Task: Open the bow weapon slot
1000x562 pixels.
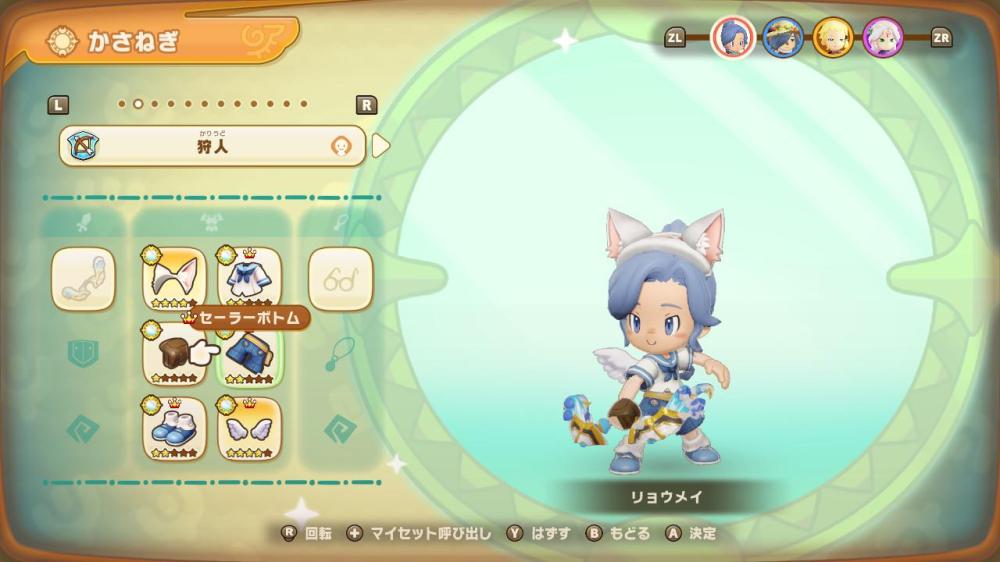Action: click(83, 279)
